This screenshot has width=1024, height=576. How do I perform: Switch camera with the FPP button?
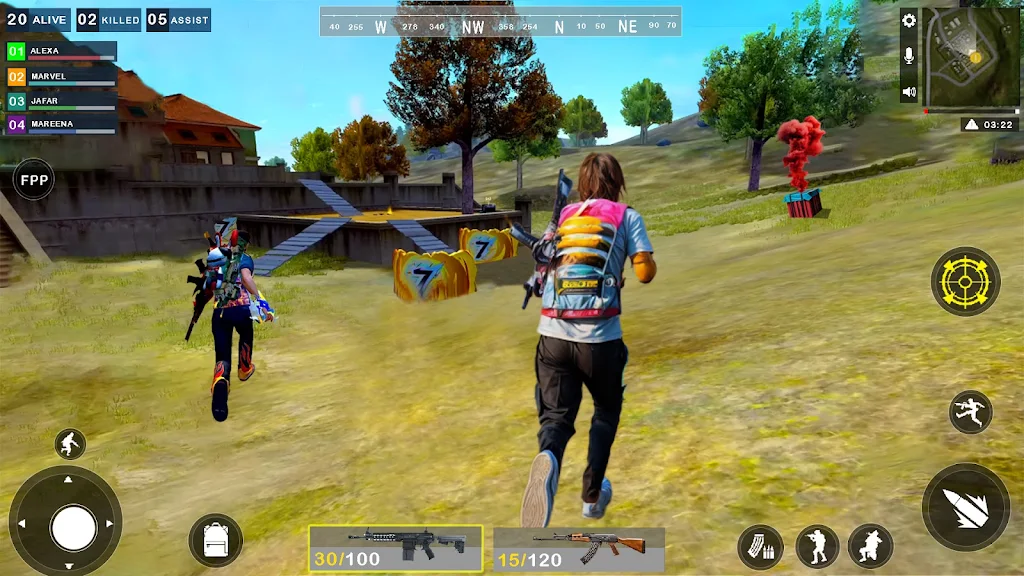coord(34,180)
